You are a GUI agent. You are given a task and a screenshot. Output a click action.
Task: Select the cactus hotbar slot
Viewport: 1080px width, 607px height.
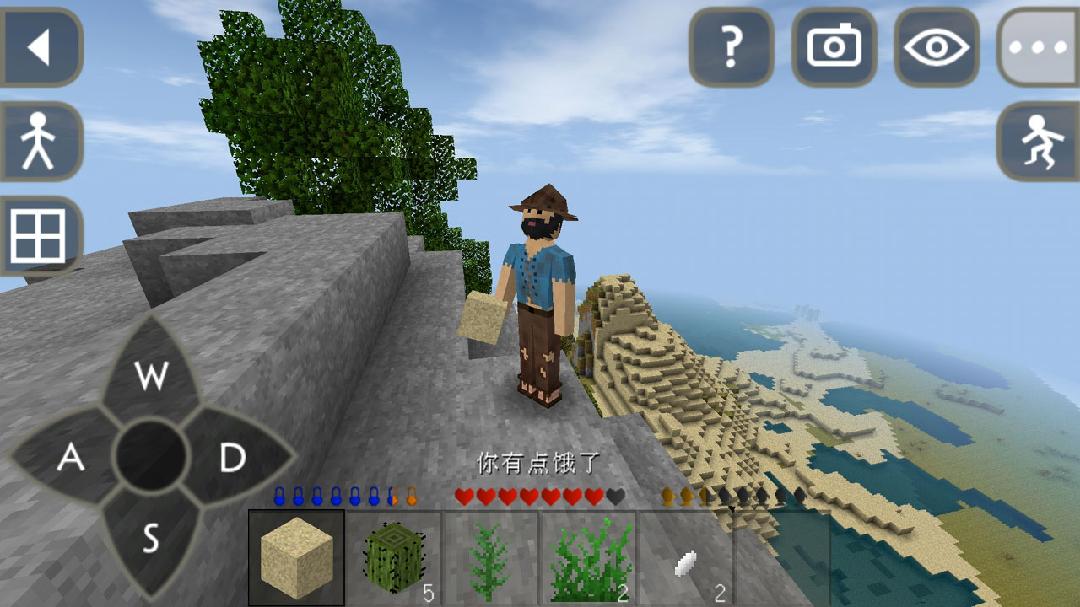(x=393, y=558)
